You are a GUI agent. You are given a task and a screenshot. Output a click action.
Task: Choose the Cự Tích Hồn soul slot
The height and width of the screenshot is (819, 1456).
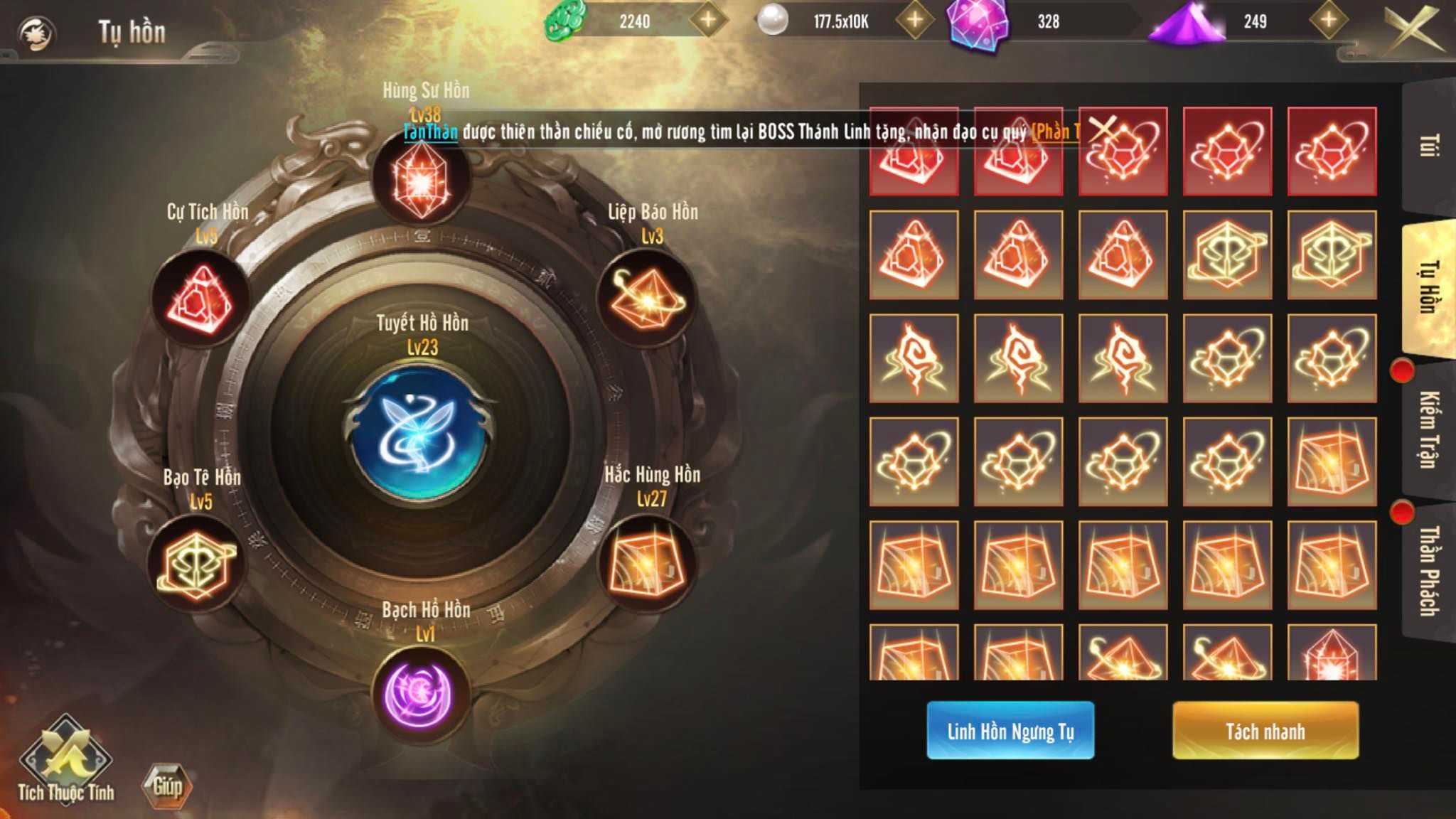click(200, 300)
